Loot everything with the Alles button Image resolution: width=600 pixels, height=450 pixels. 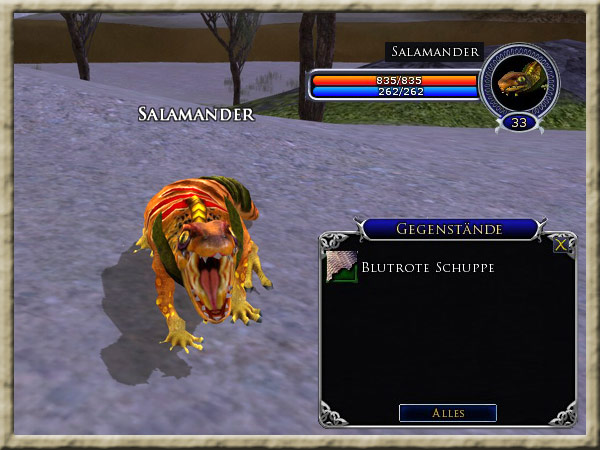pos(447,413)
